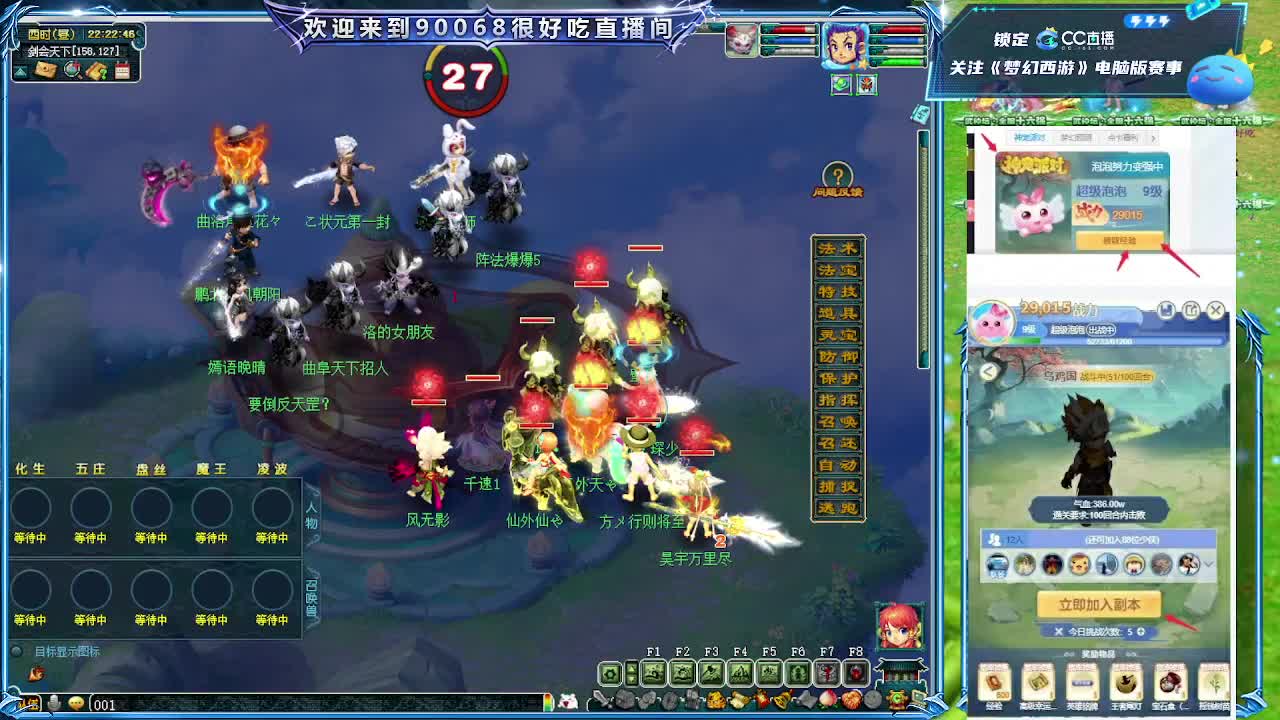This screenshot has height=720, width=1280.
Task: Select the 魔王 column in the waiting panel
Action: click(x=211, y=468)
